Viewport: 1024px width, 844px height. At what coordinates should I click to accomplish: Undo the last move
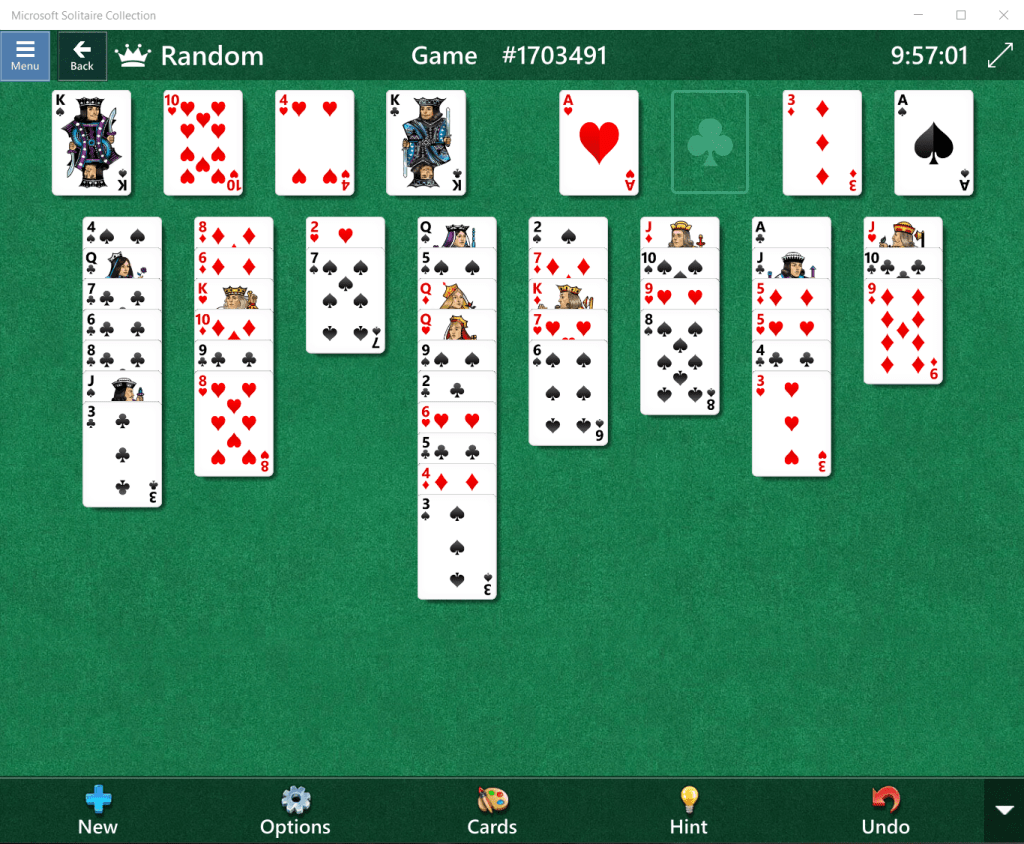click(x=885, y=811)
